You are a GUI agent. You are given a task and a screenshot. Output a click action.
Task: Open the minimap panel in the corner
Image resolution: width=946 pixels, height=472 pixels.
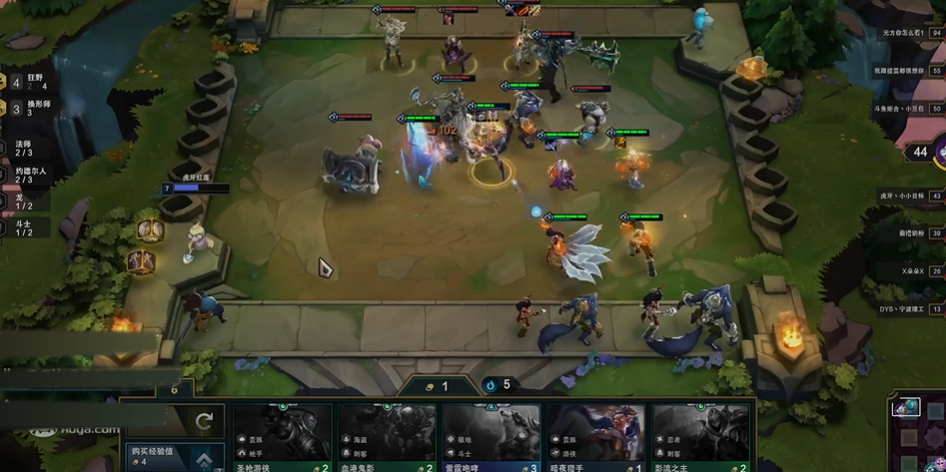915,430
